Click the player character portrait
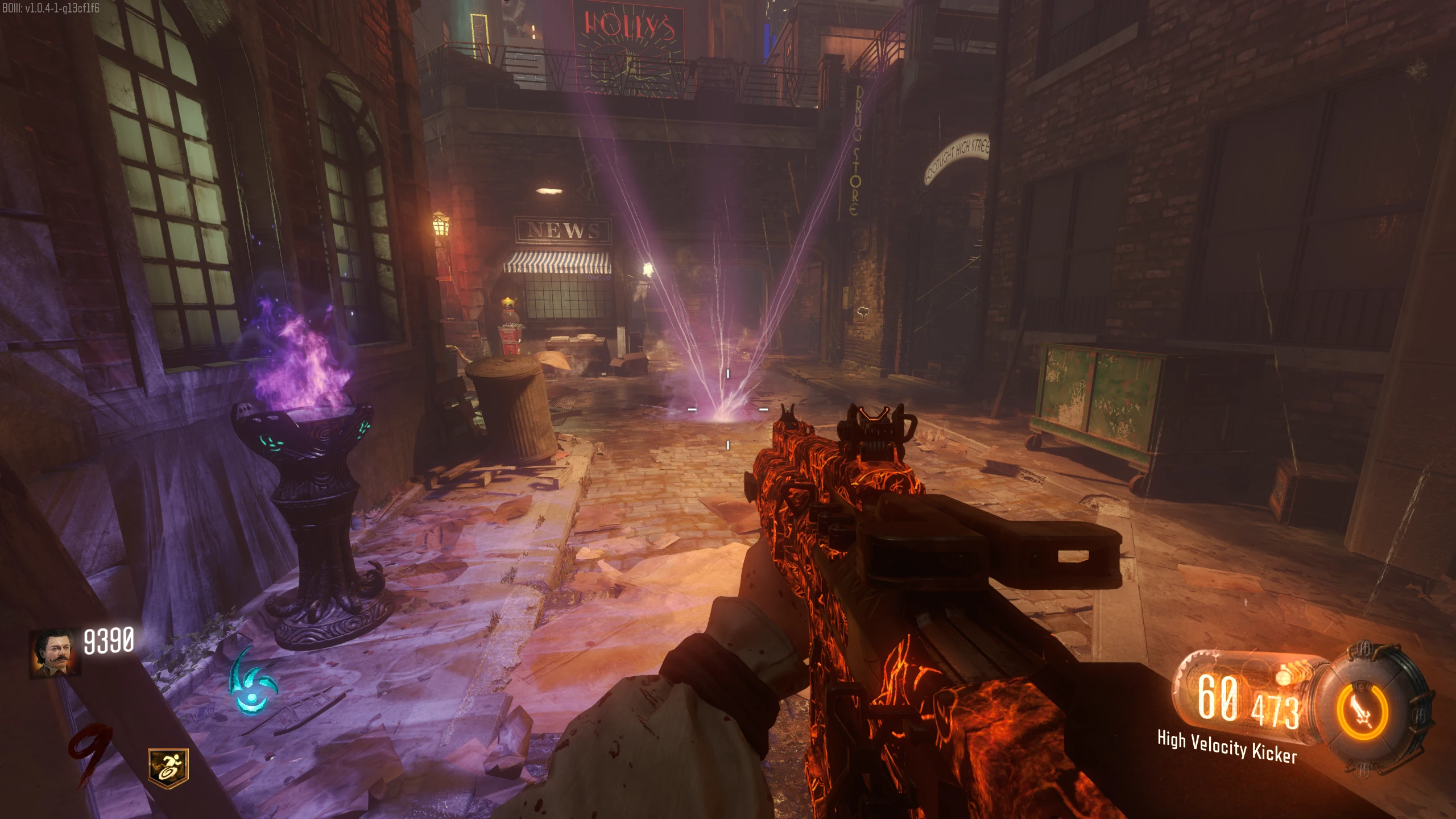 [x=56, y=653]
